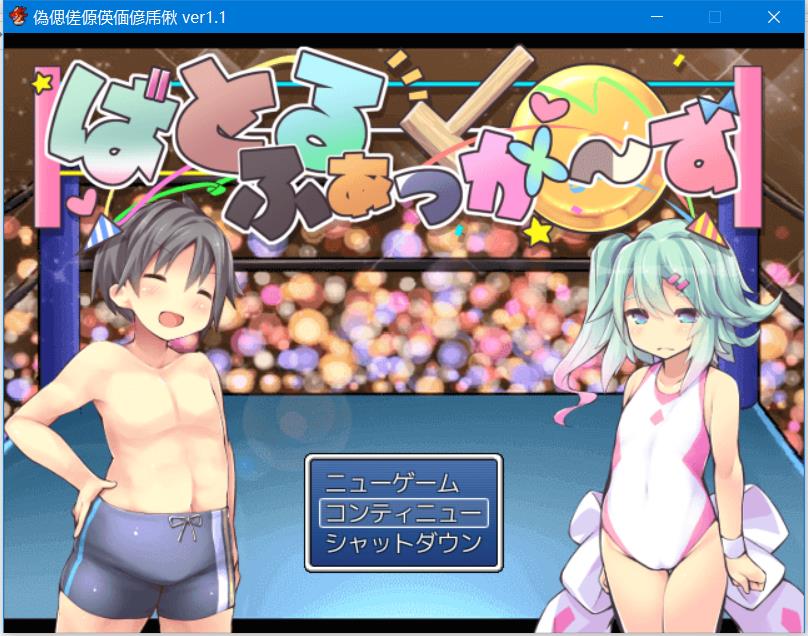Screen dimensions: 808x636
Task: Start a new game with ニューゲーム
Action: [x=392, y=484]
